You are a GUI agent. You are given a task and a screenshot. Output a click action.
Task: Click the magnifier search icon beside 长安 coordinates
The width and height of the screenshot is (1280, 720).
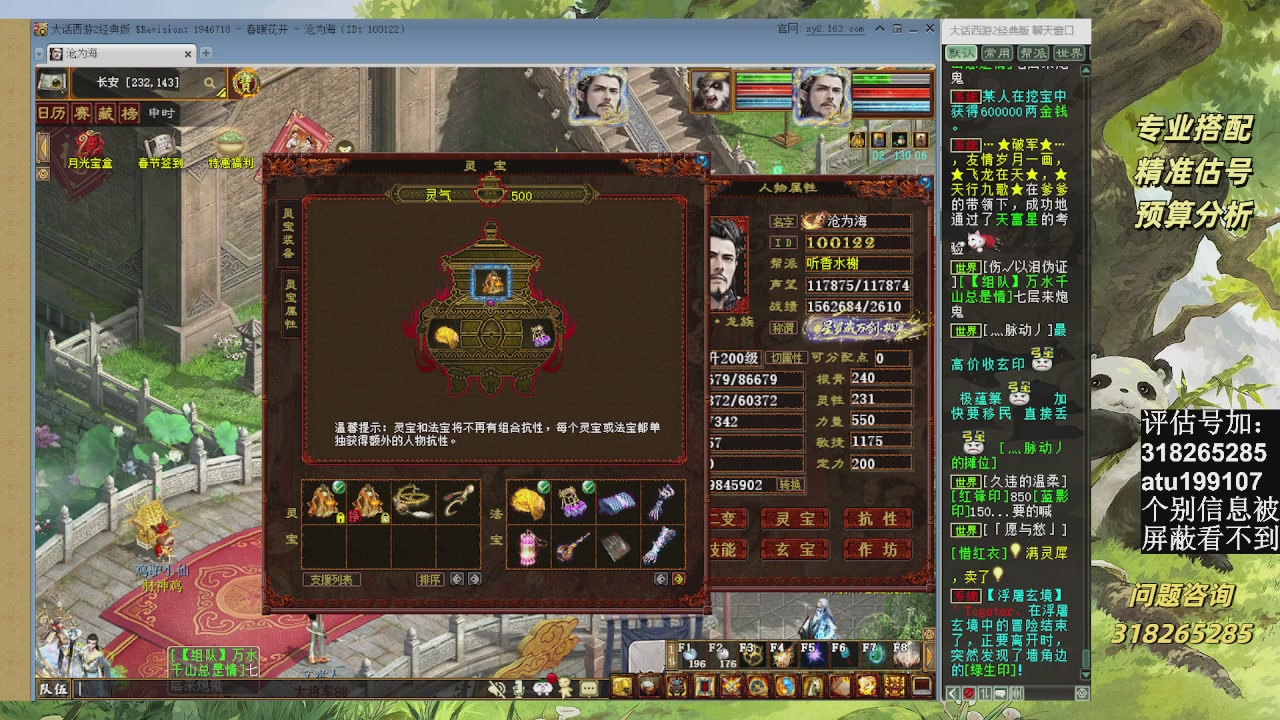[208, 84]
